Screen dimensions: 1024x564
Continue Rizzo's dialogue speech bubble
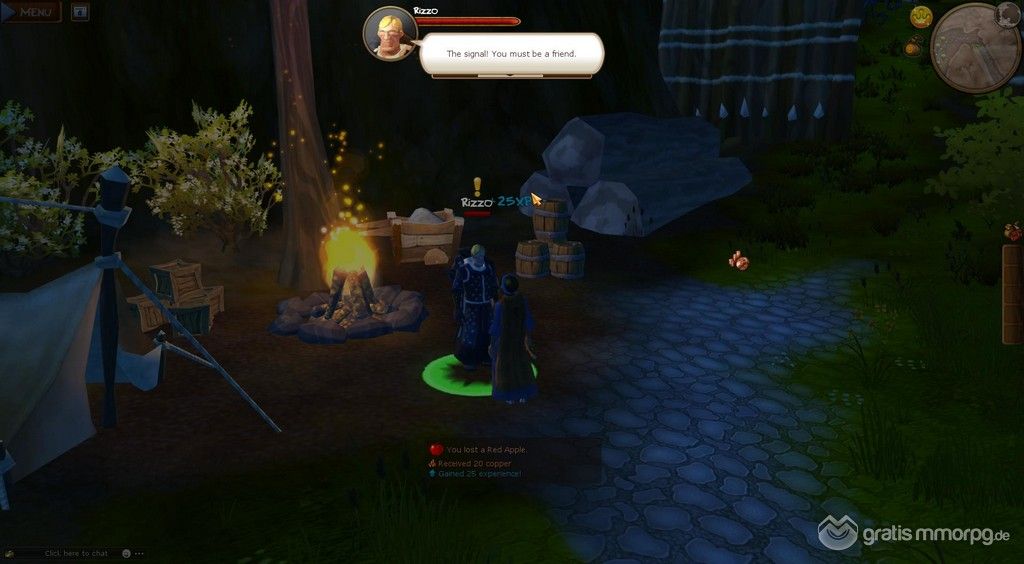point(511,54)
